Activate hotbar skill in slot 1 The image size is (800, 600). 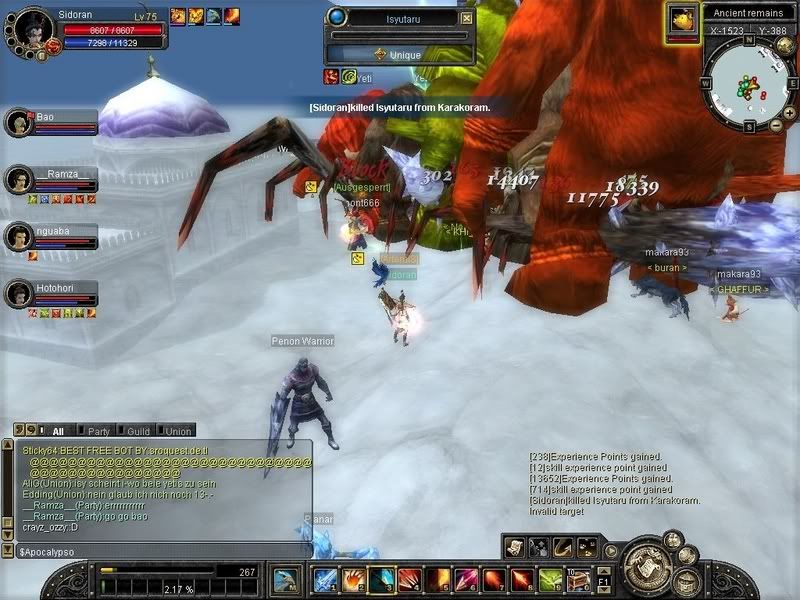(x=325, y=579)
